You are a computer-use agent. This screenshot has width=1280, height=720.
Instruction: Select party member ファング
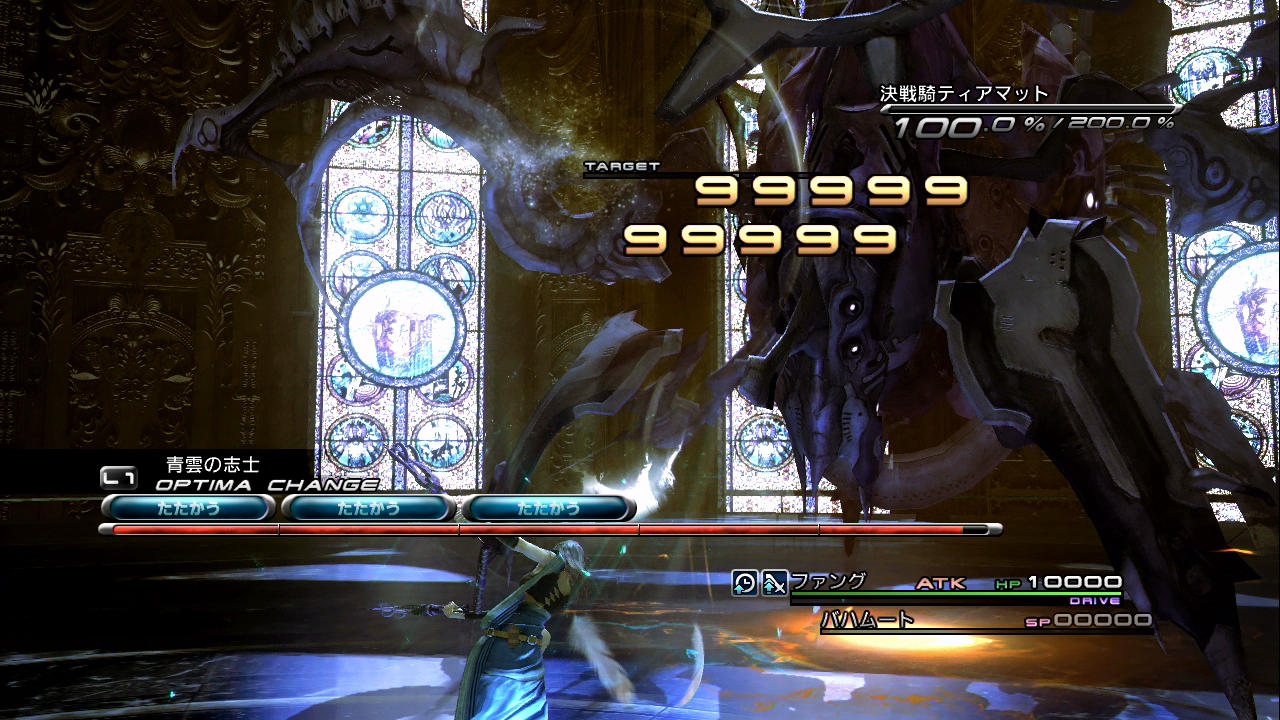pos(815,581)
